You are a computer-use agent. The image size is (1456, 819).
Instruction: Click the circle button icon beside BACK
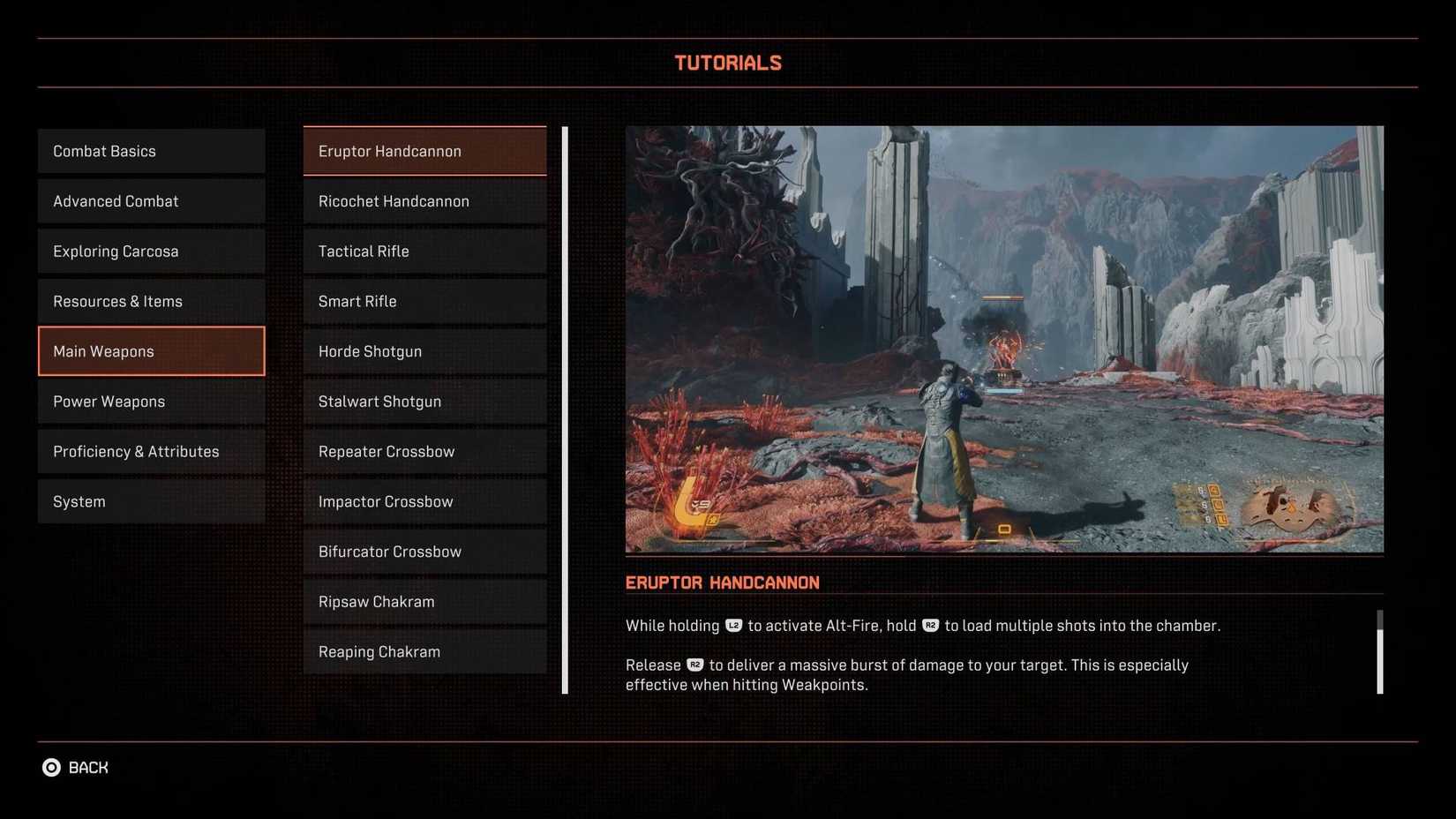[x=51, y=767]
